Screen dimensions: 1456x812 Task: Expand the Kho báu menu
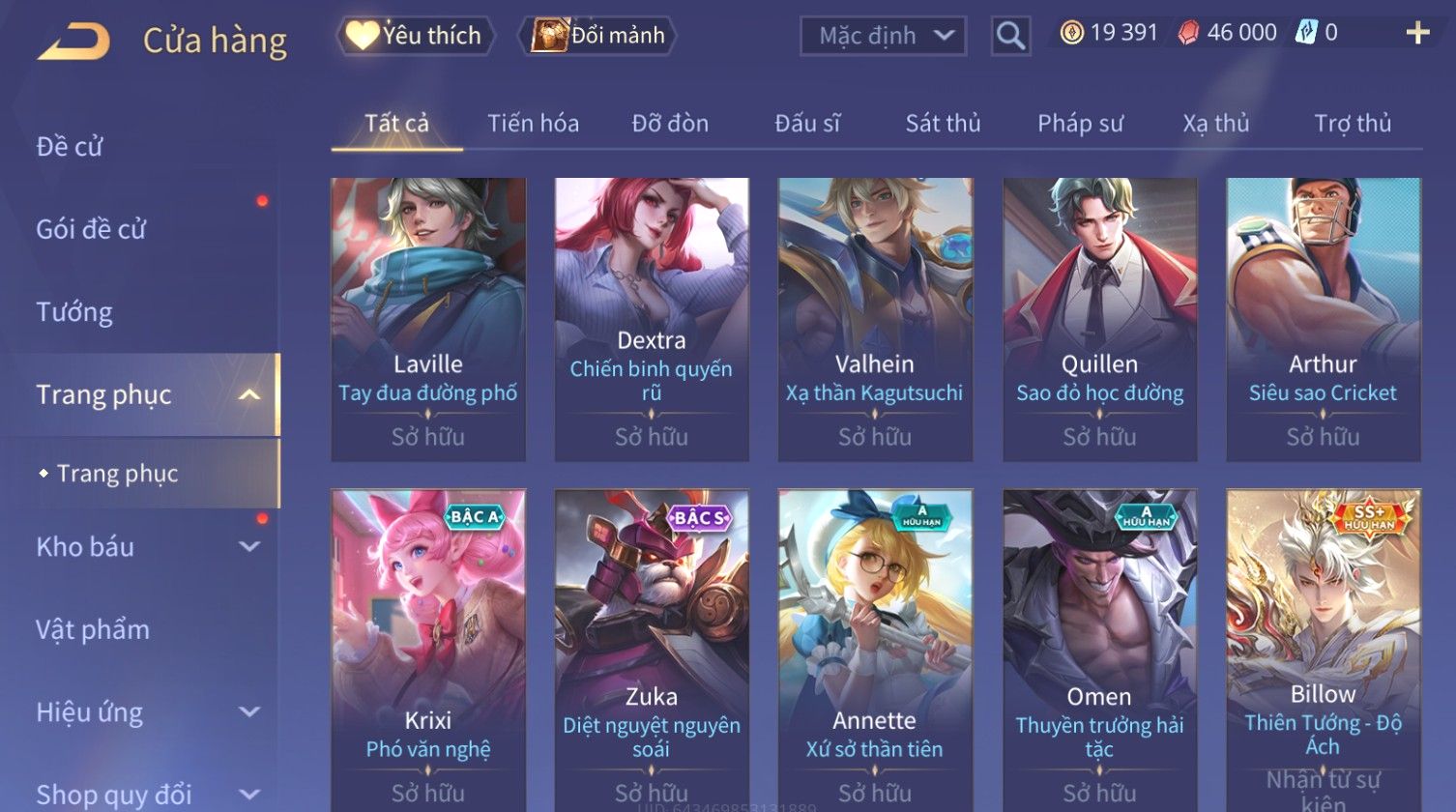click(145, 547)
